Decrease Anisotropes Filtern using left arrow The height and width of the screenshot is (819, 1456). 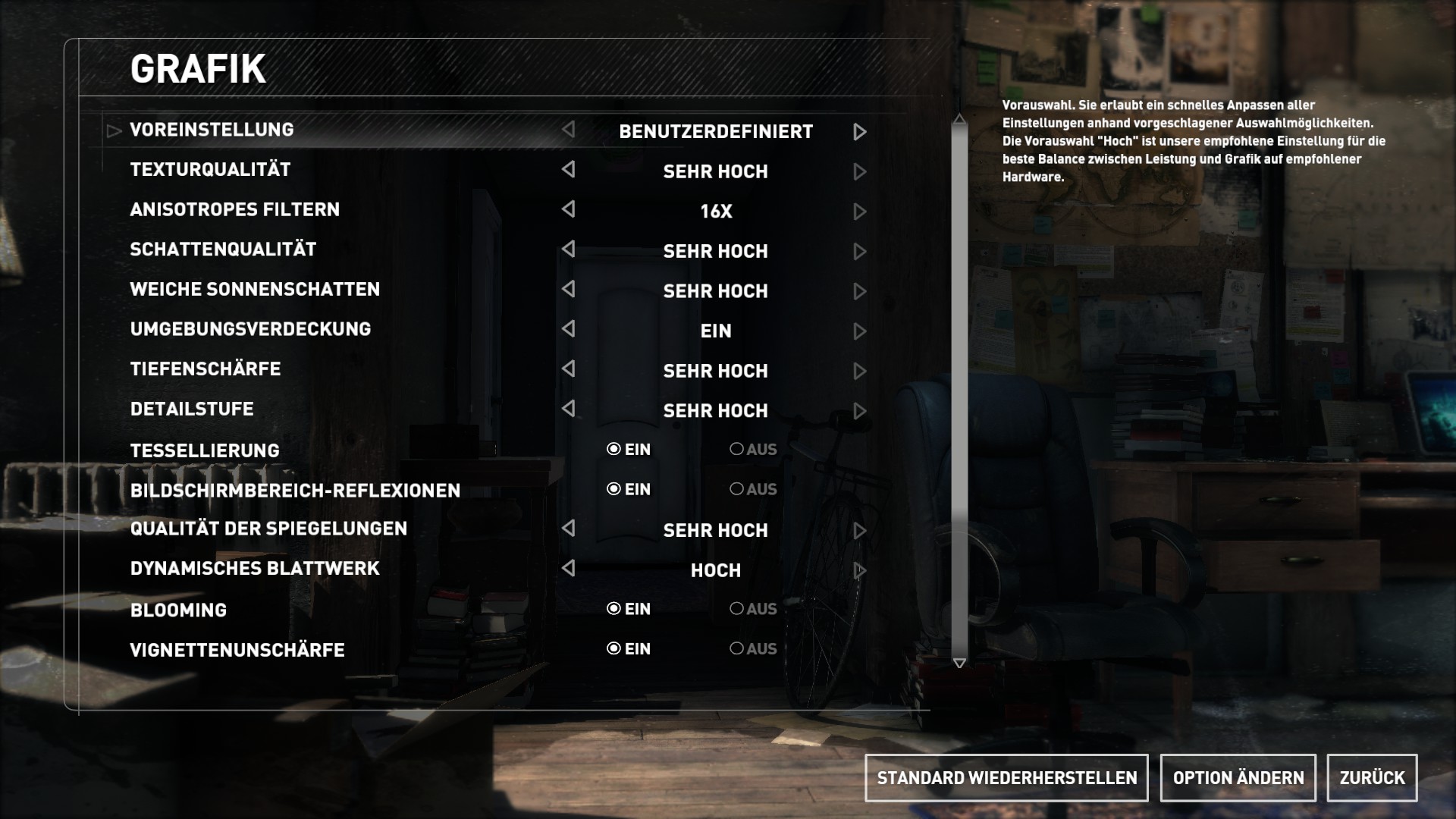coord(568,209)
